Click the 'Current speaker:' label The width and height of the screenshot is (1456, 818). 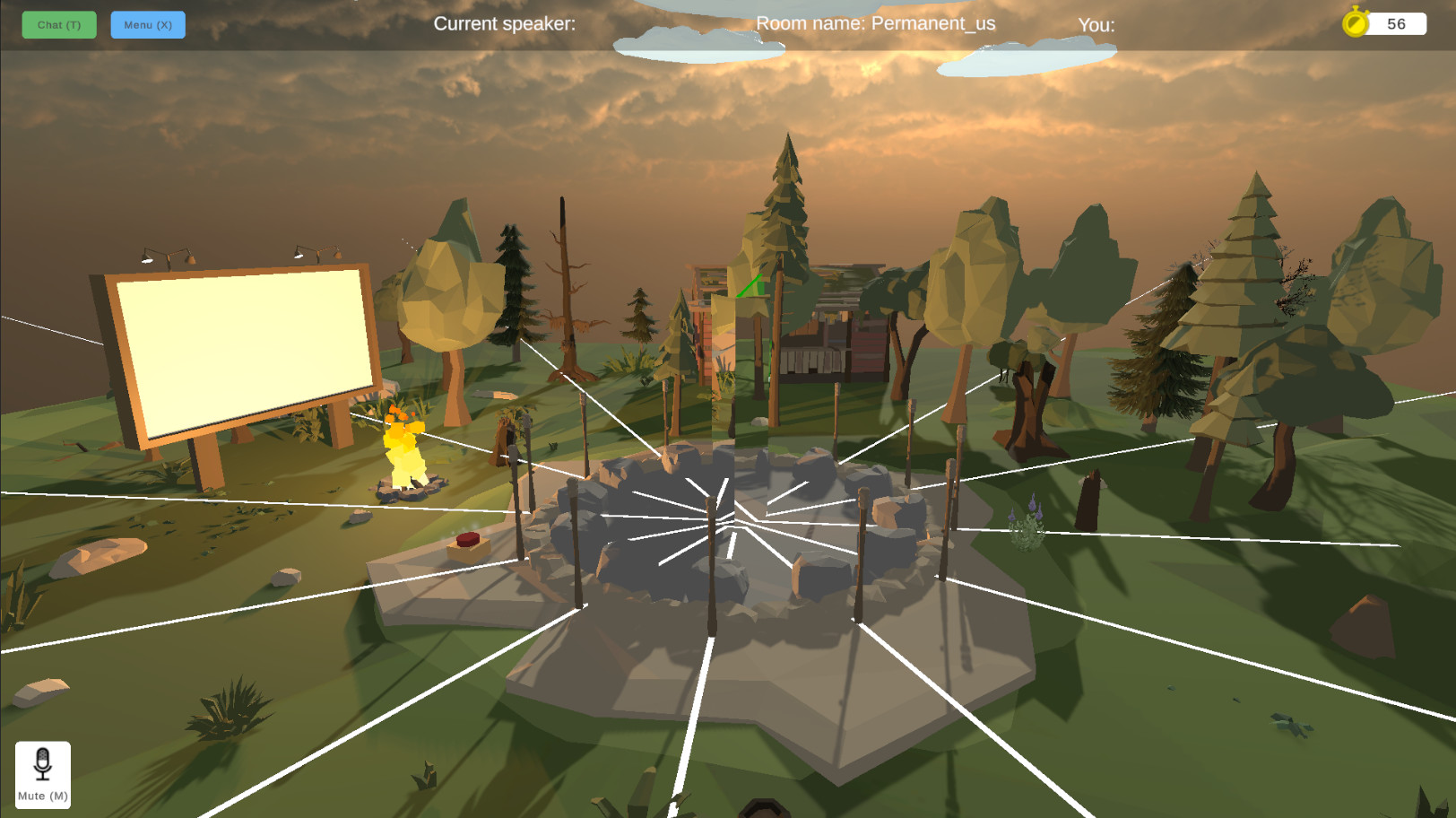pos(505,24)
